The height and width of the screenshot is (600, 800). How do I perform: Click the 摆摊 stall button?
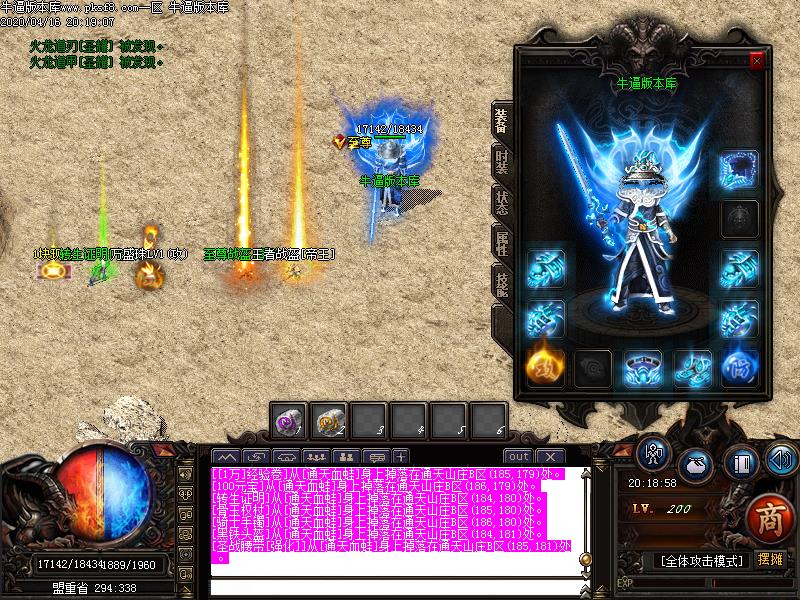tap(770, 560)
